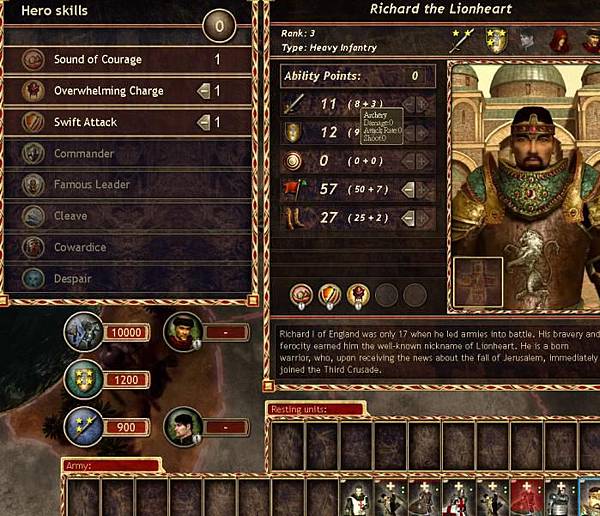Select the beast icon priced at 10000
The image size is (600, 516).
tap(83, 331)
